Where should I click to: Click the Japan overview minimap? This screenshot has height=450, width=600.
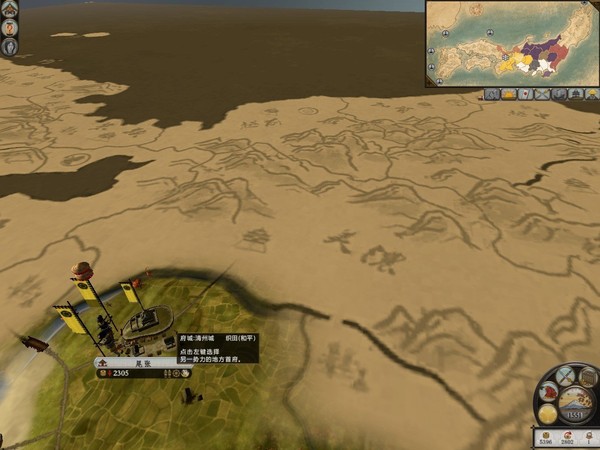click(511, 43)
